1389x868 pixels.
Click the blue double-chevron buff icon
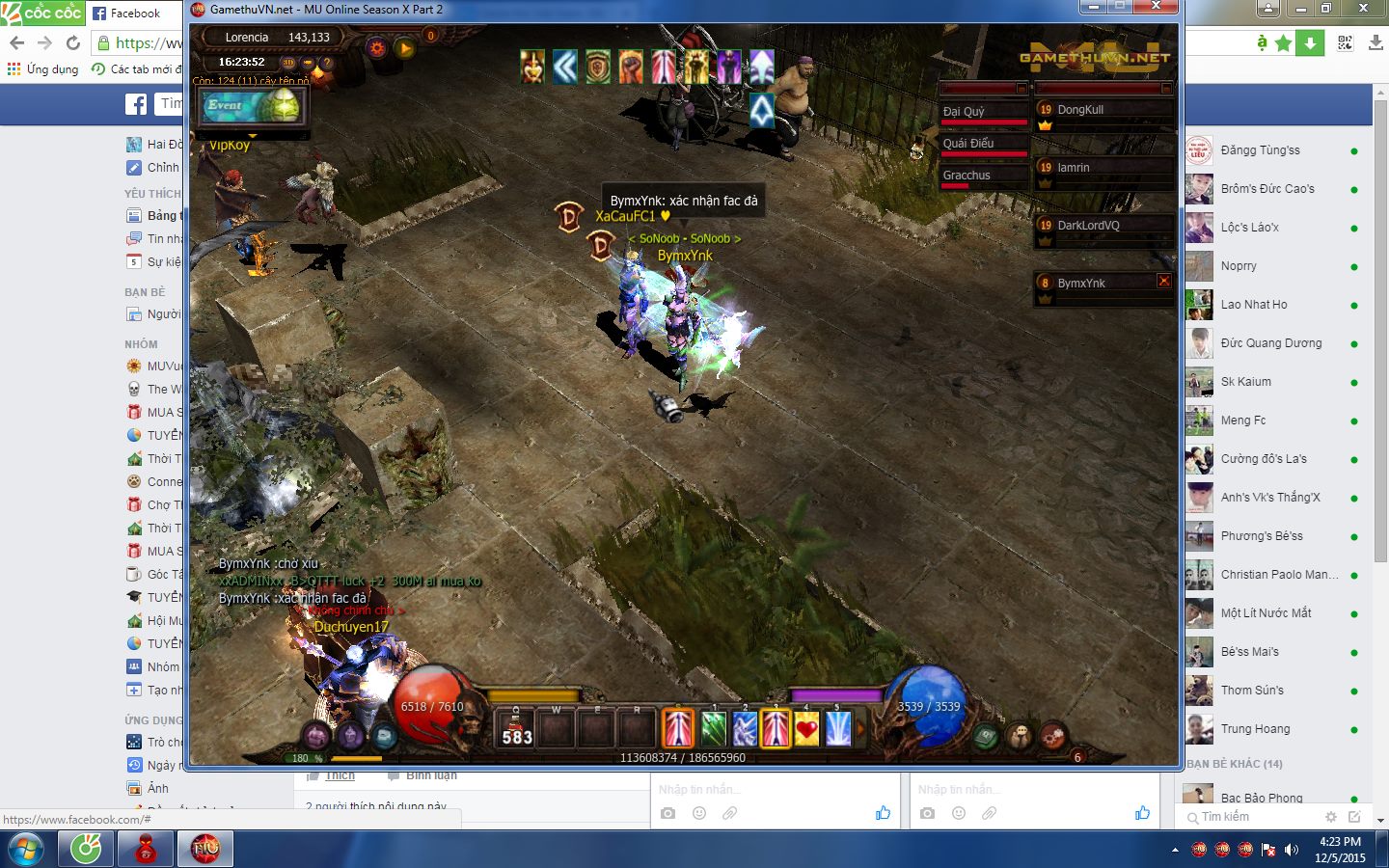tap(565, 67)
